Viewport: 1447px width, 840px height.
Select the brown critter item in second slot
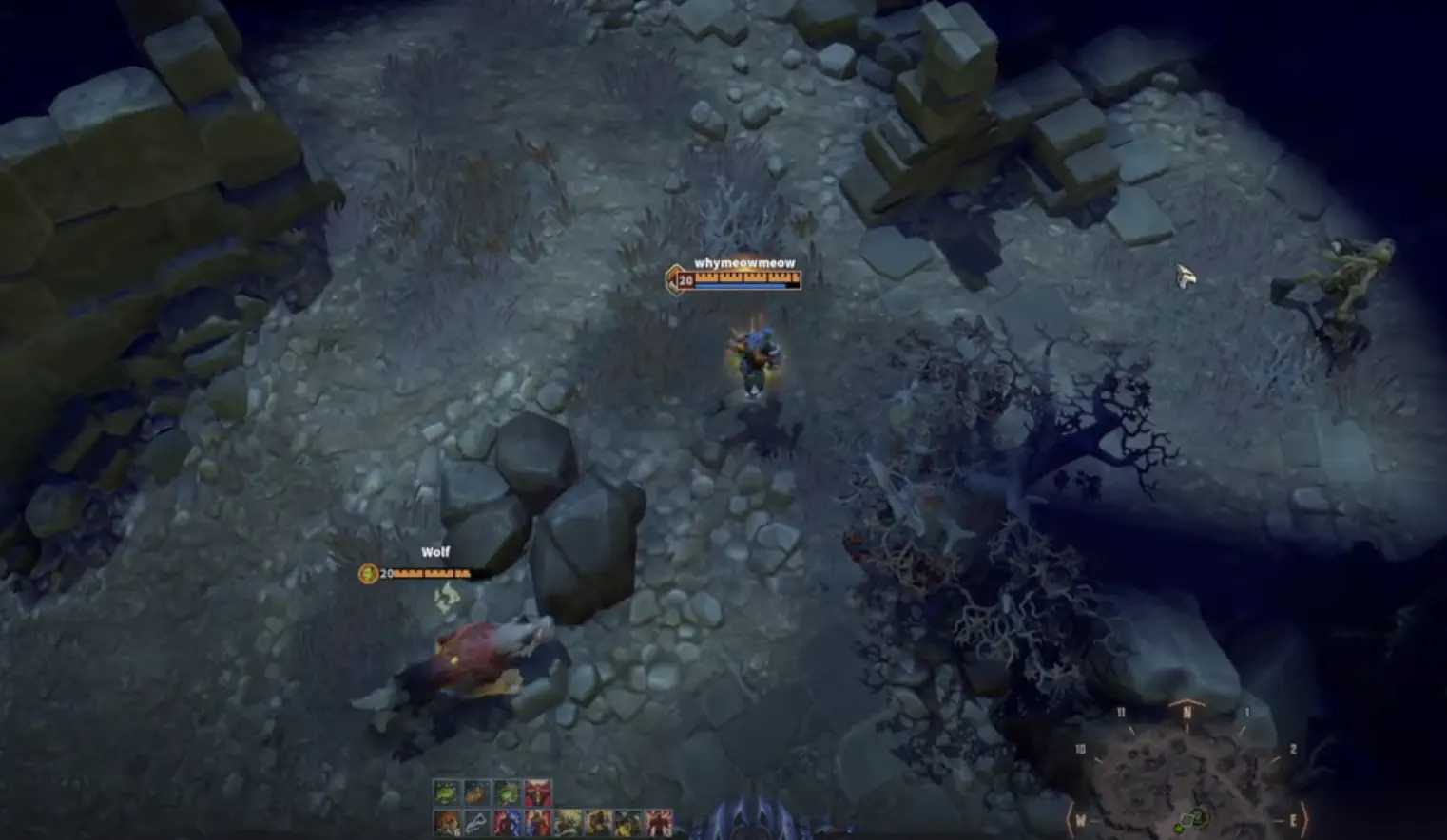(x=477, y=792)
